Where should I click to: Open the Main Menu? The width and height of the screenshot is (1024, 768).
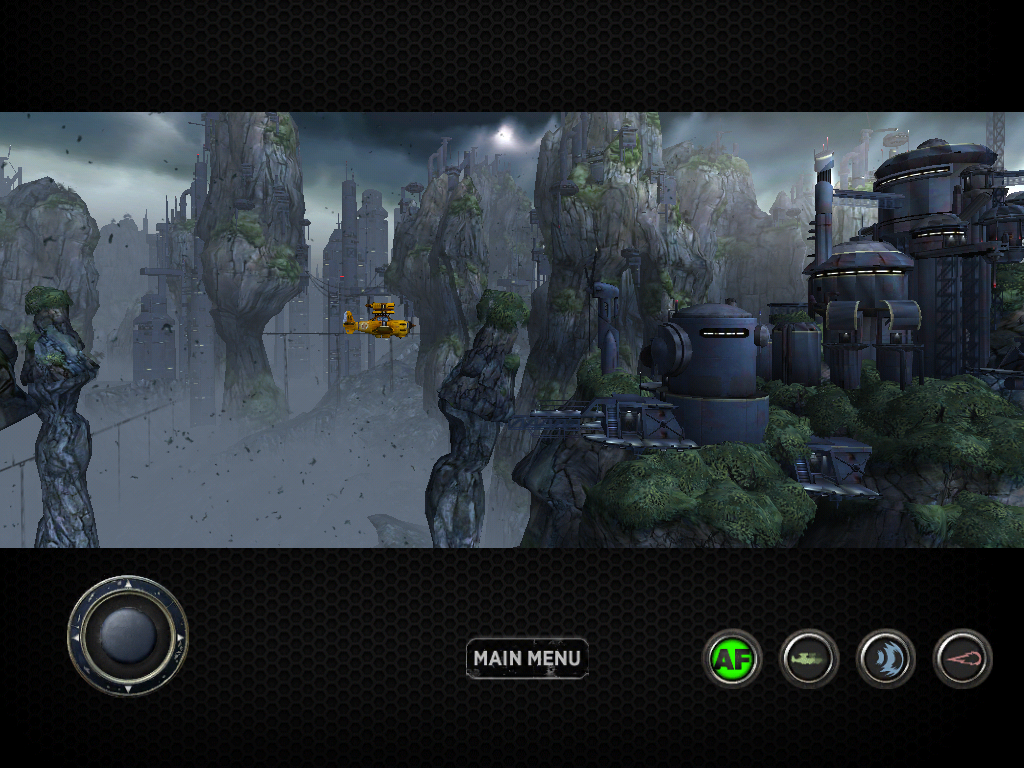527,658
